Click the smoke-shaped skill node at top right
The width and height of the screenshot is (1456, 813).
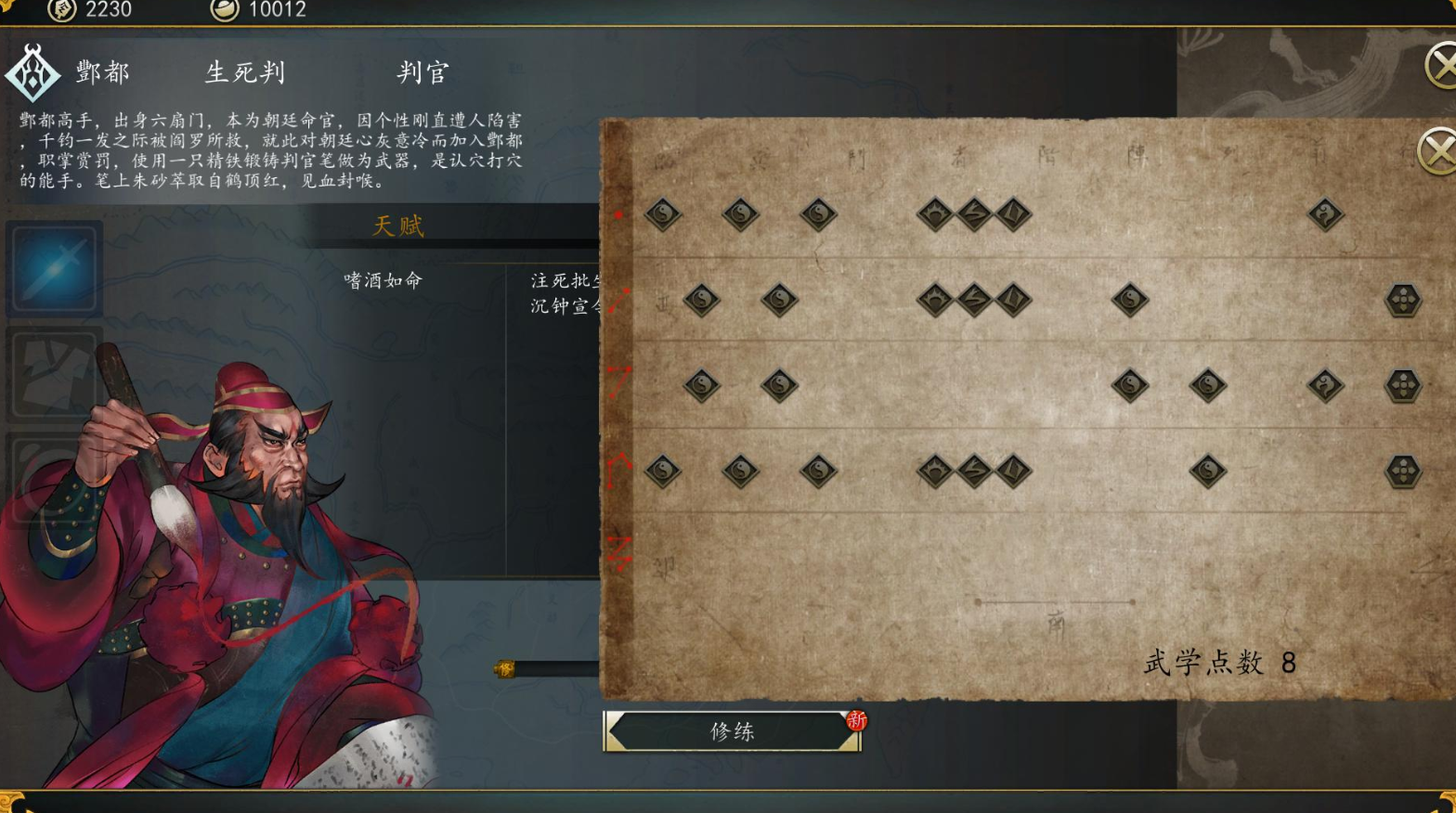[x=1325, y=213]
